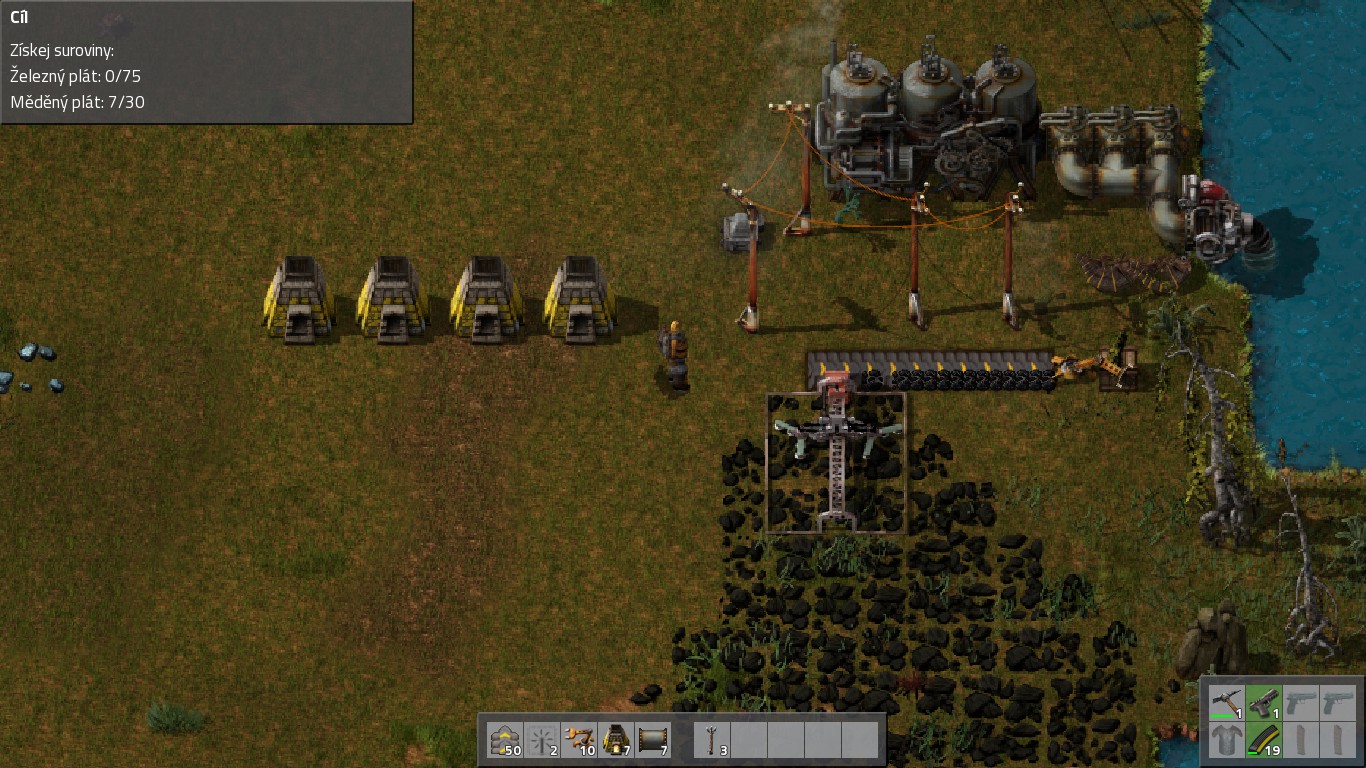This screenshot has height=768, width=1366.
Task: Click the Cíl objective panel
Action: tap(206, 62)
